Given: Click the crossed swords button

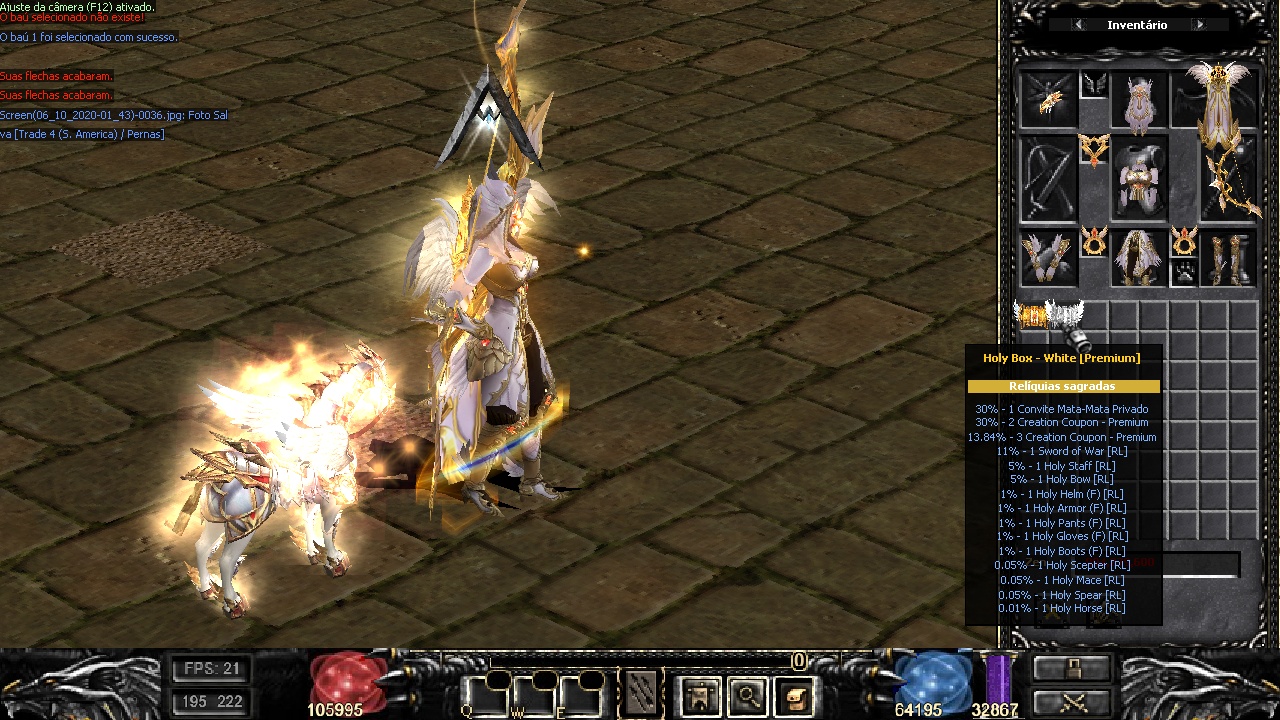Looking at the screenshot, I should coord(1072,702).
